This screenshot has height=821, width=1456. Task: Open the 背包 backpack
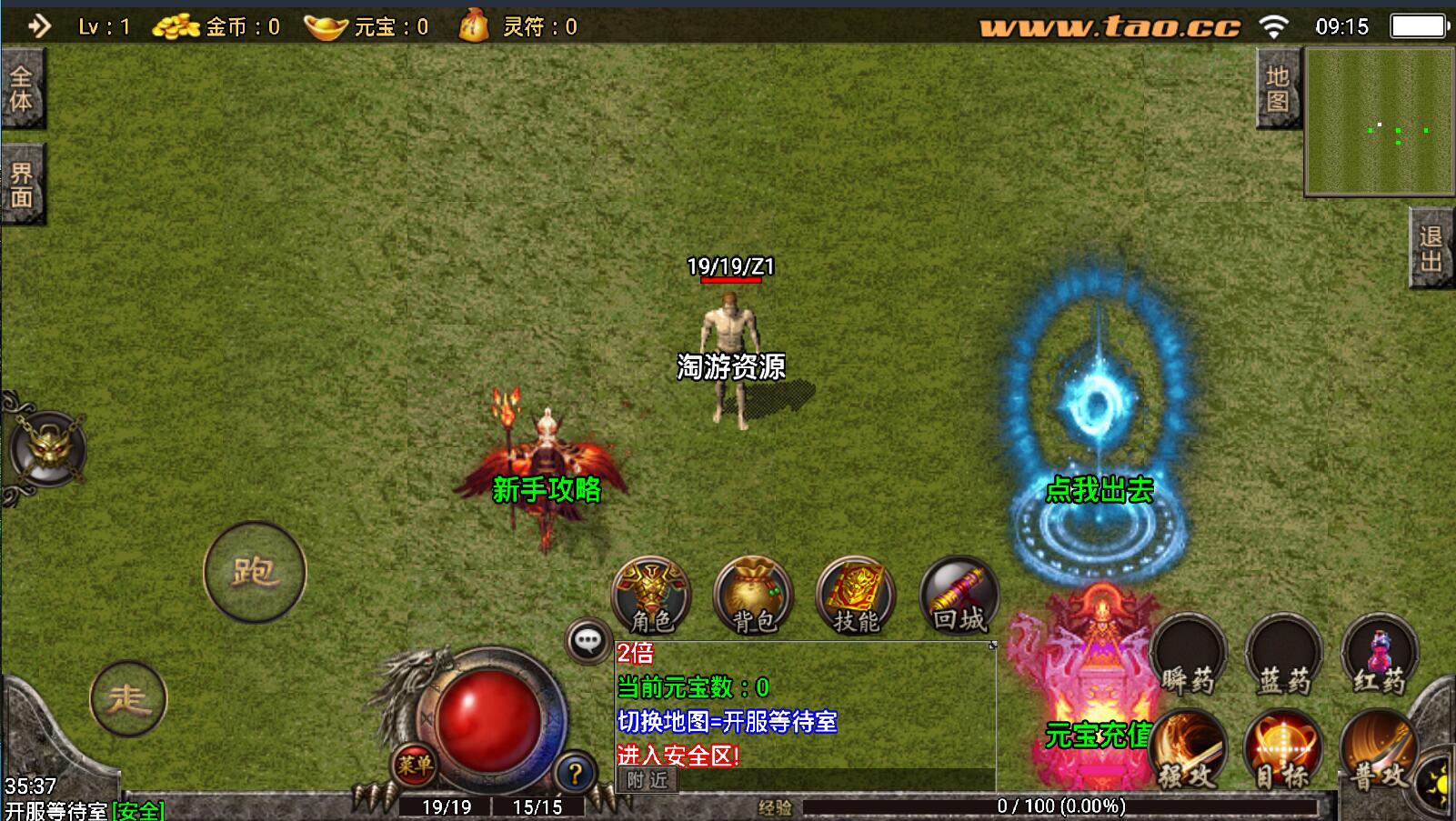(x=754, y=596)
